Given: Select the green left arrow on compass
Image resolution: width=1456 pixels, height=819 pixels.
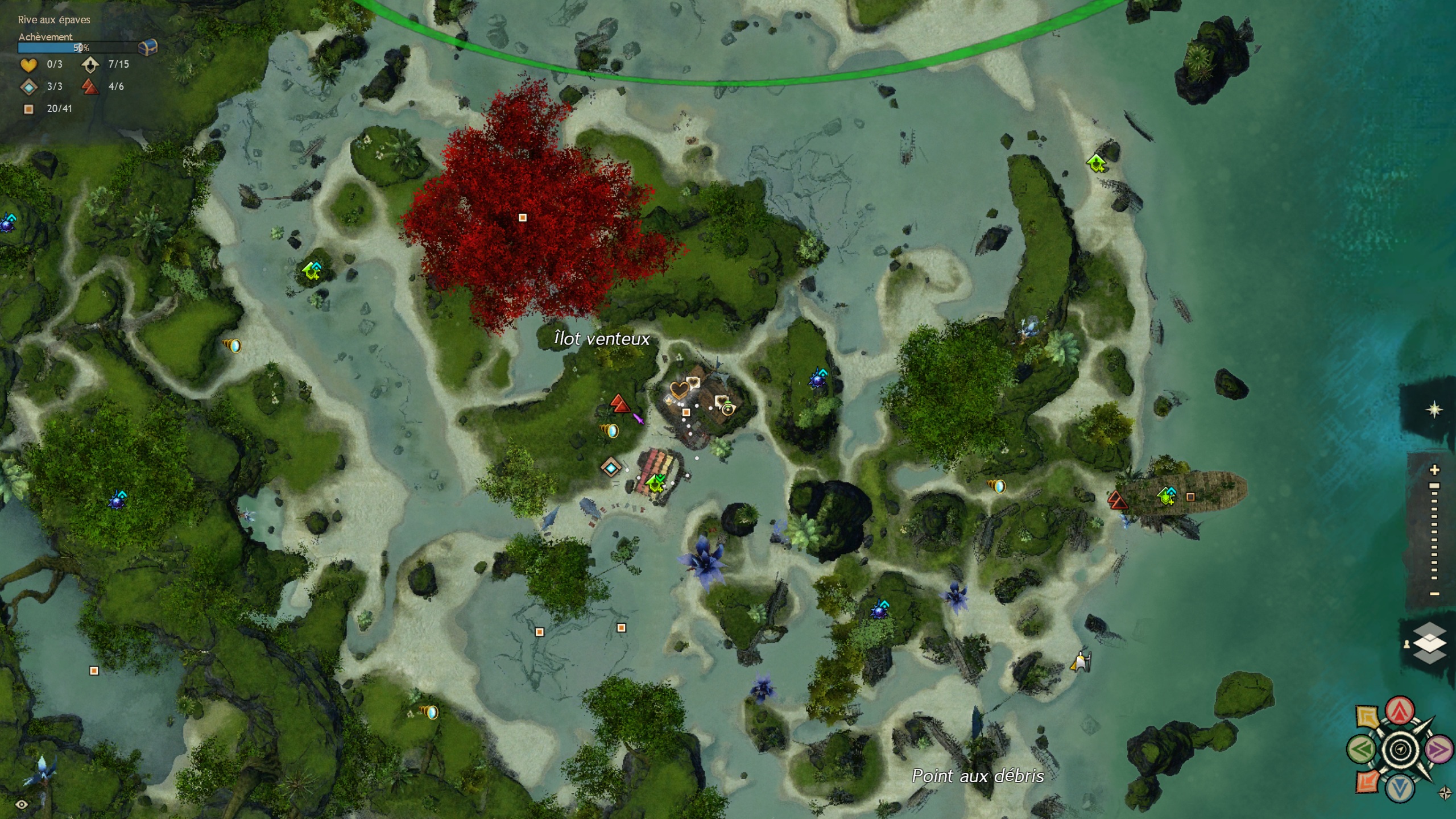Looking at the screenshot, I should (x=1362, y=750).
